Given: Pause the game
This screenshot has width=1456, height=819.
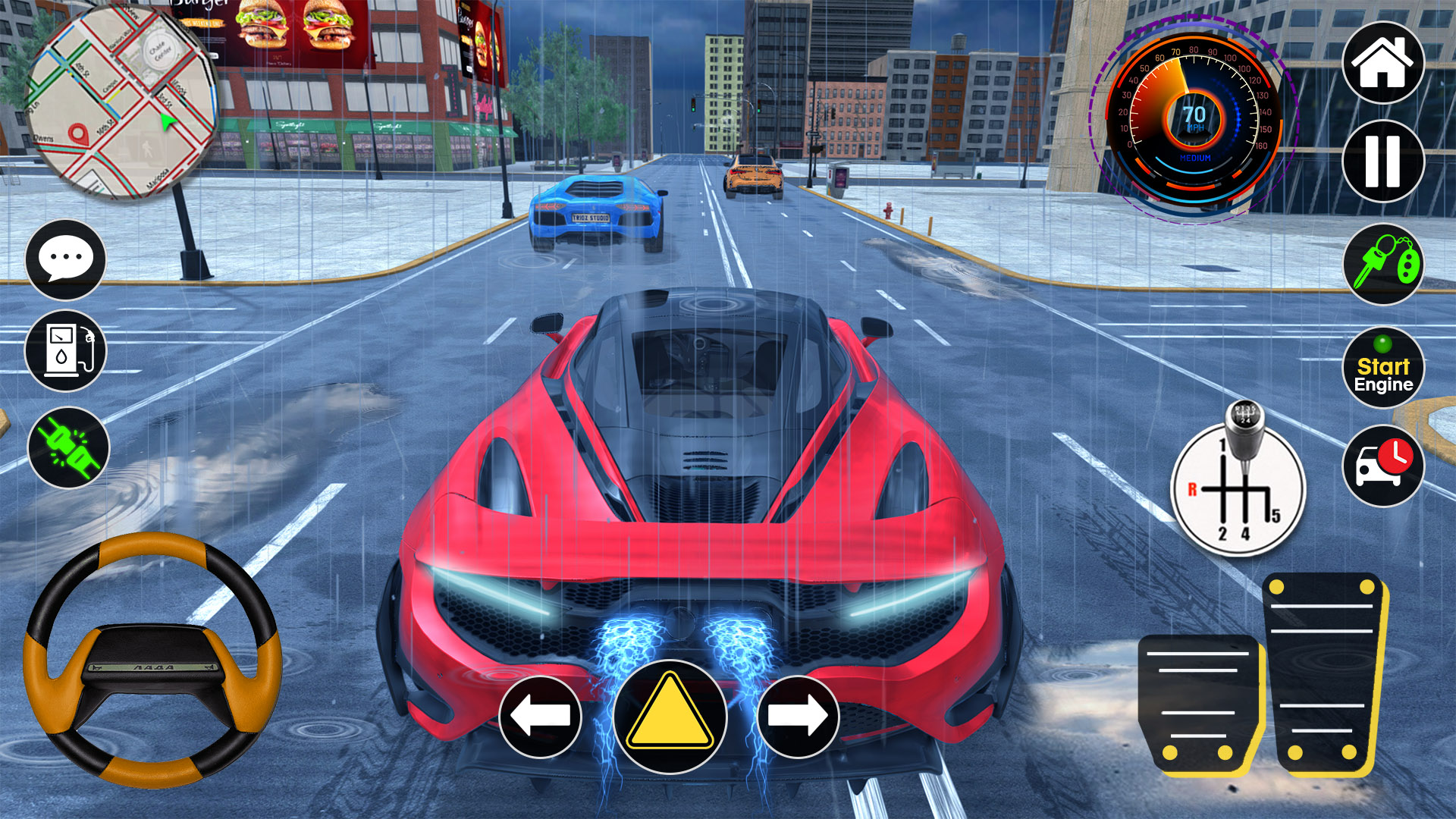Looking at the screenshot, I should click(x=1382, y=163).
